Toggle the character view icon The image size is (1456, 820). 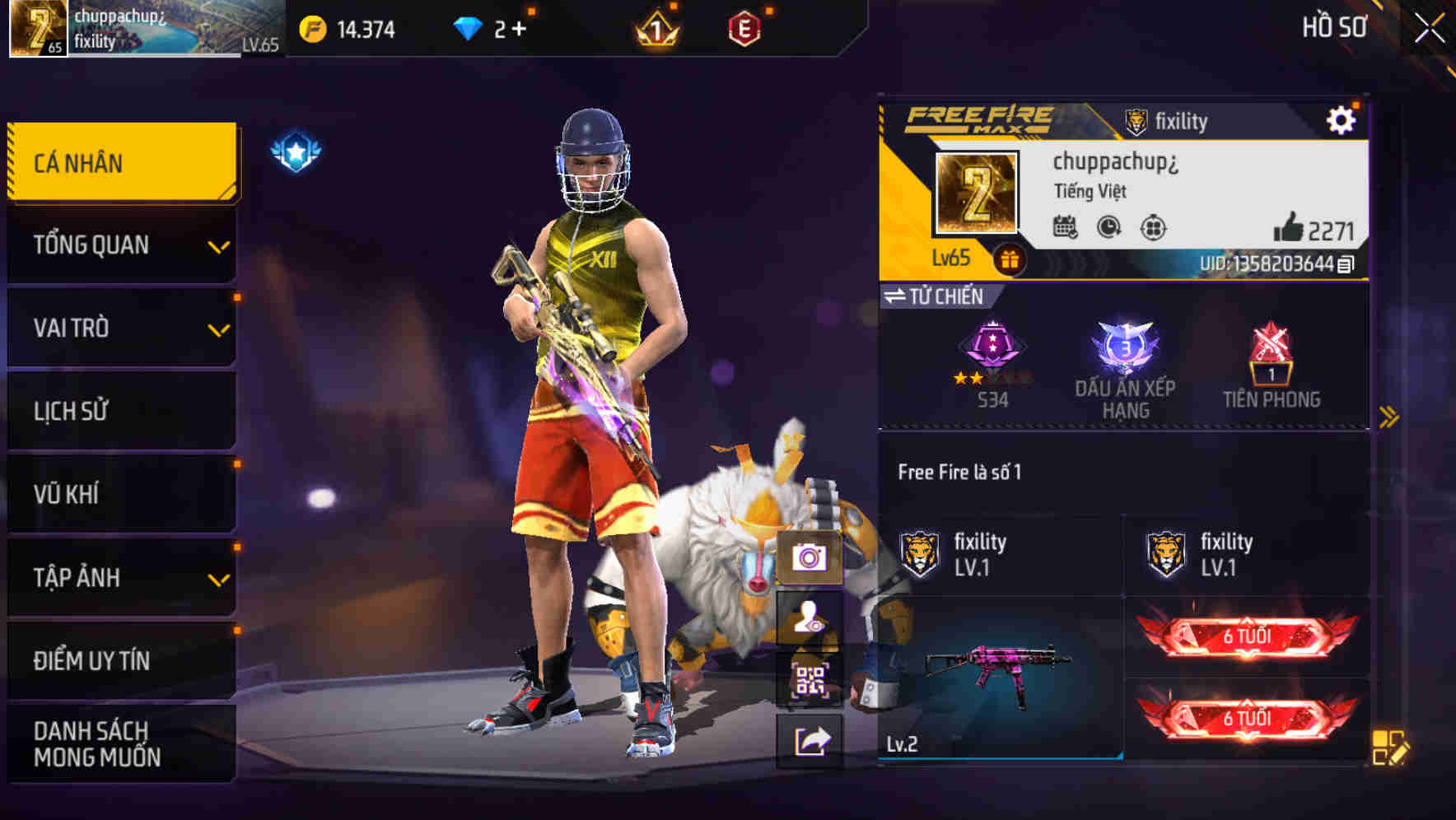pos(811,616)
